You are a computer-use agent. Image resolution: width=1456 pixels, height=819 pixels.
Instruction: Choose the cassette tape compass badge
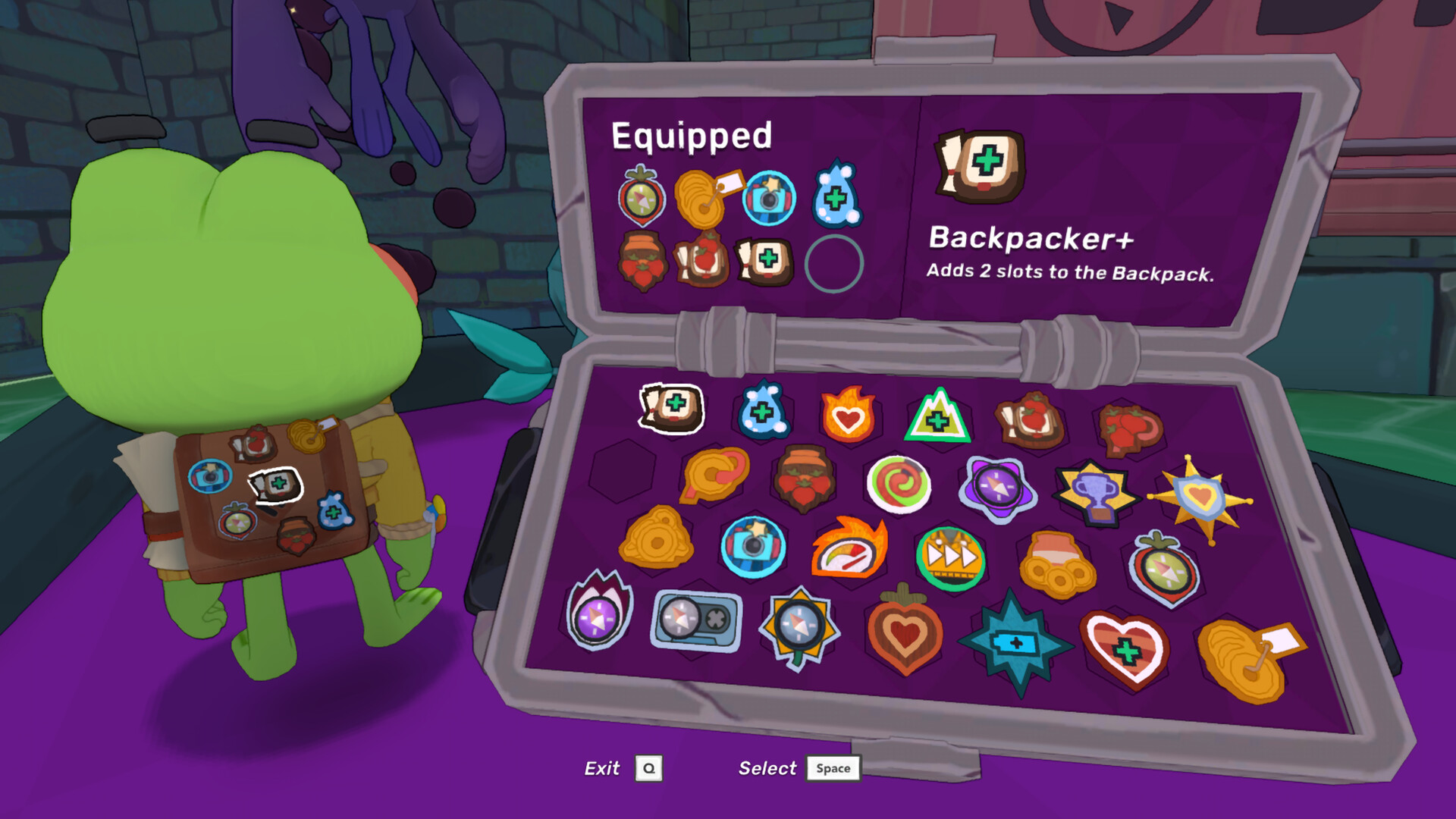[x=696, y=620]
